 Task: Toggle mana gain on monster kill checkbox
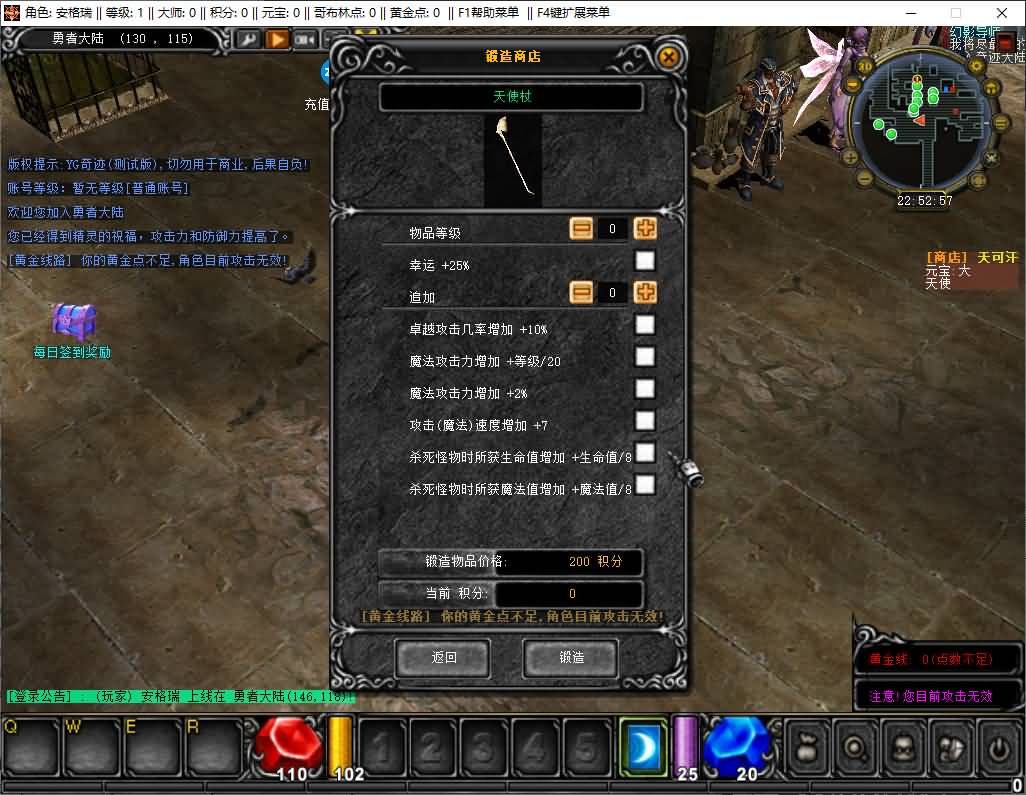tap(646, 485)
